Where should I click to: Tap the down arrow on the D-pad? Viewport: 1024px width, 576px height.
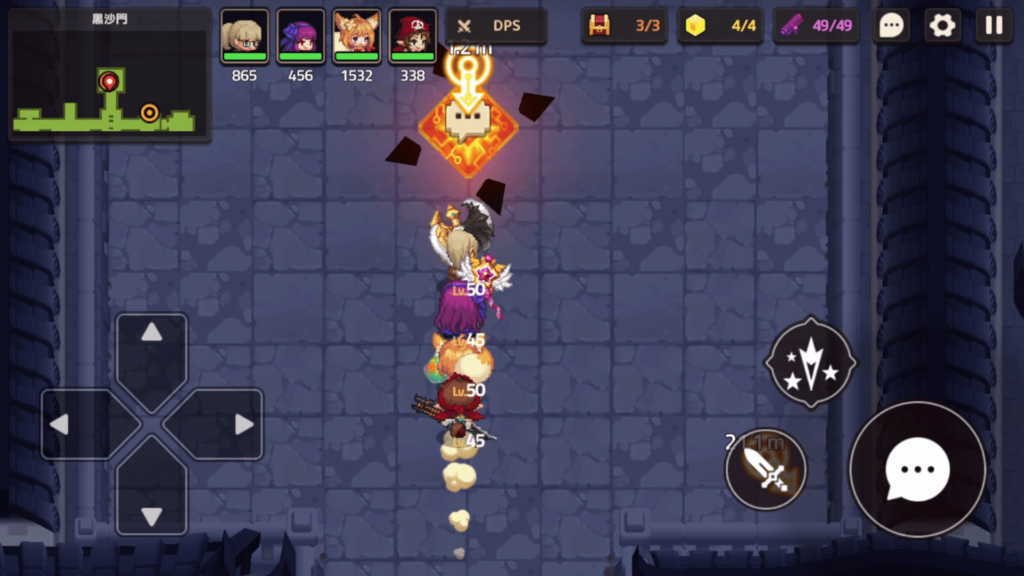pos(152,500)
